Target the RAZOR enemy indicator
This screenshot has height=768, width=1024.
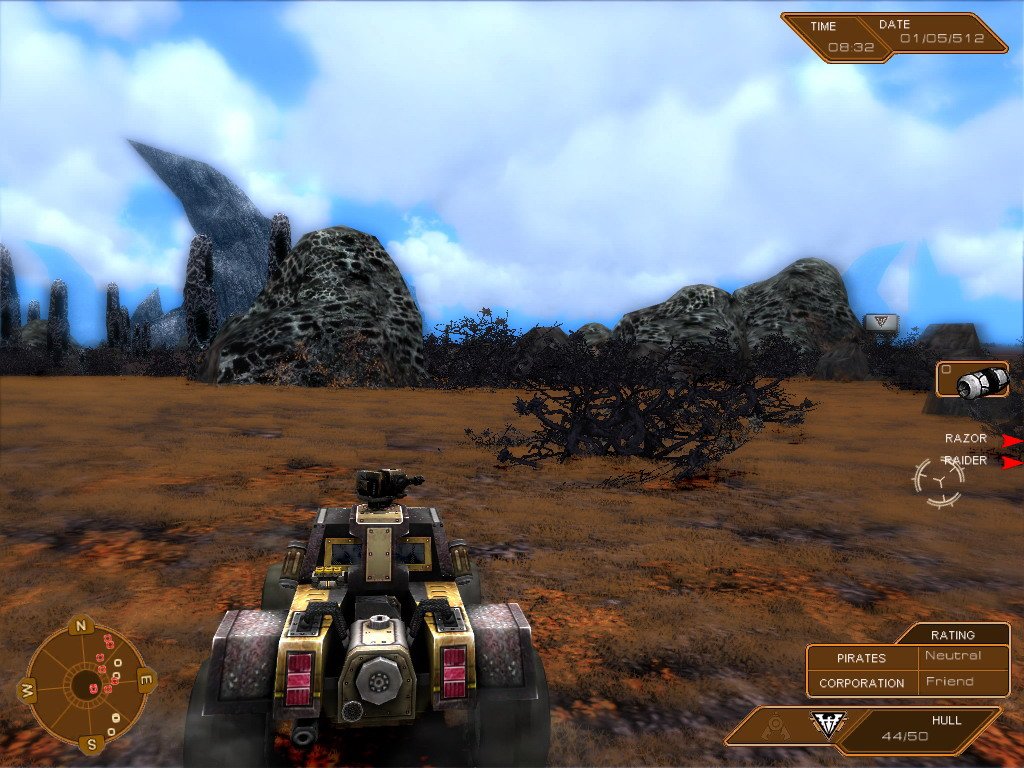point(966,439)
